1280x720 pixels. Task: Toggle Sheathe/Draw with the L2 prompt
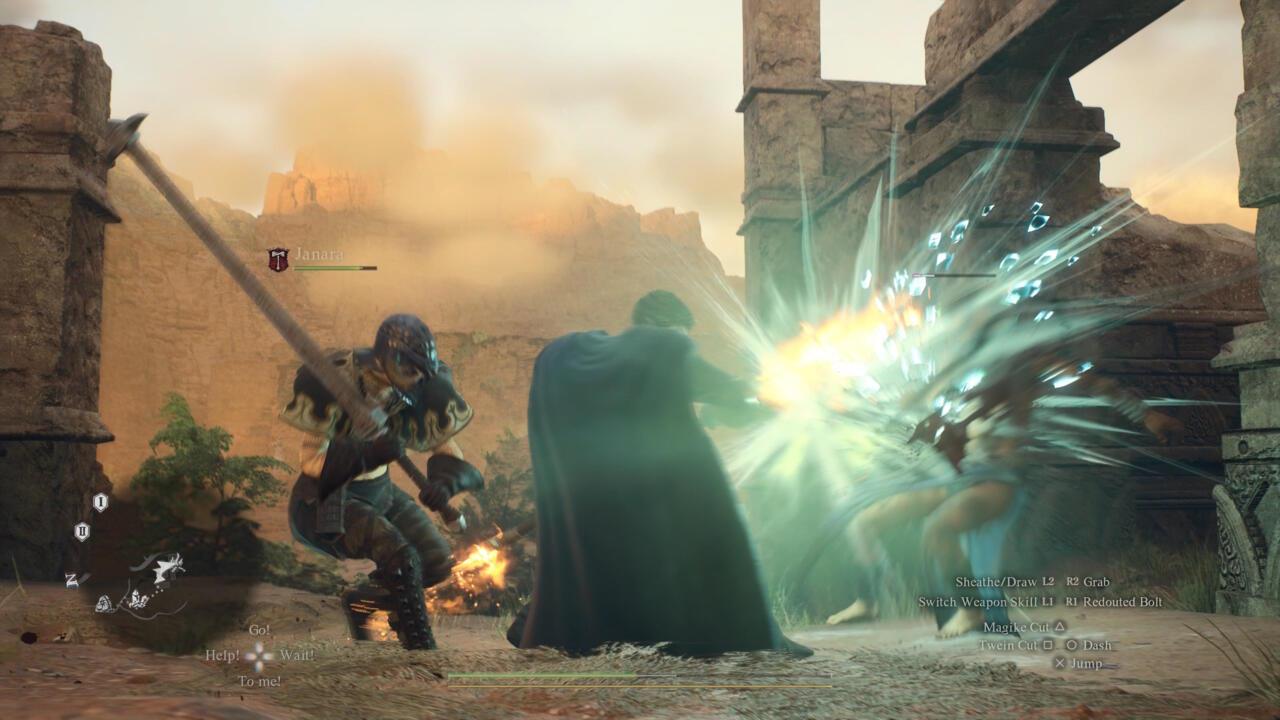(1049, 582)
